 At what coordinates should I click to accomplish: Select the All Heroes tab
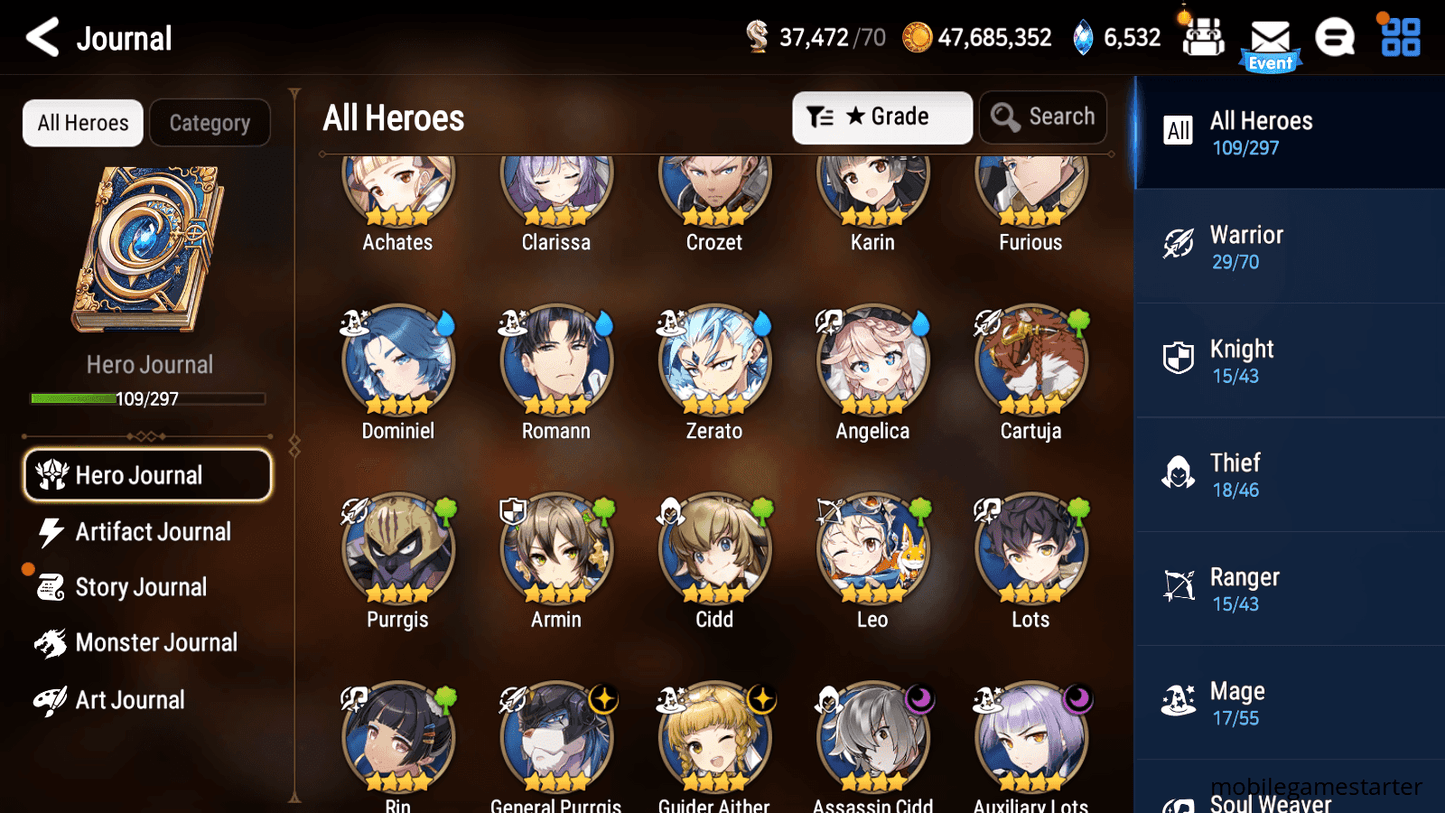click(82, 122)
